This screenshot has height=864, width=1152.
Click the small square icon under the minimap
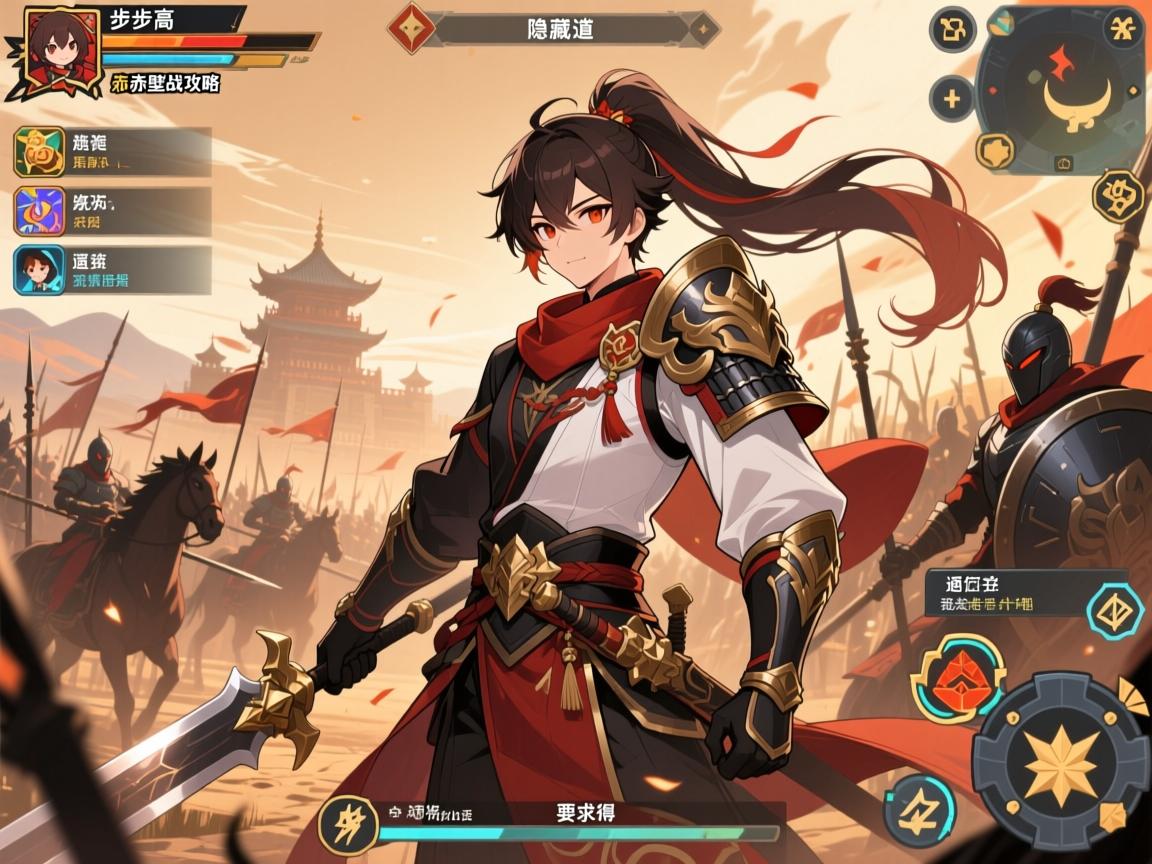click(1063, 163)
